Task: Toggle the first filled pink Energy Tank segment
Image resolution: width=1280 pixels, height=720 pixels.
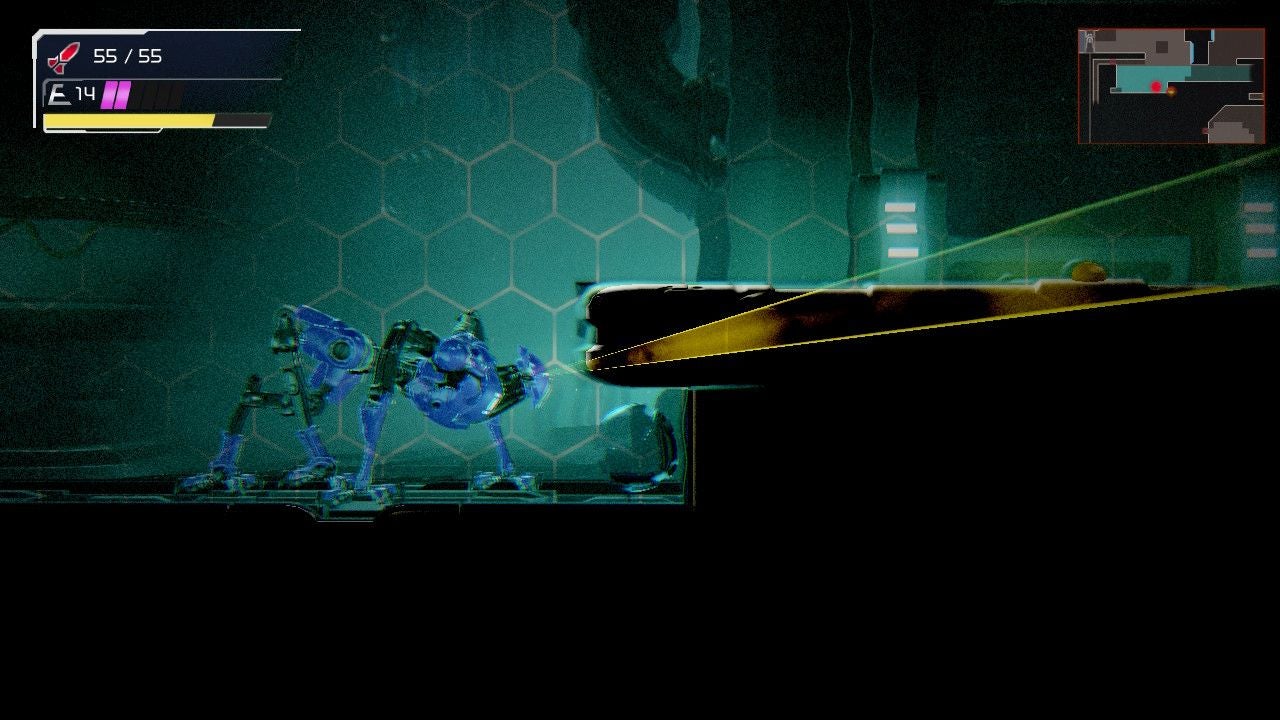Action: coord(108,93)
